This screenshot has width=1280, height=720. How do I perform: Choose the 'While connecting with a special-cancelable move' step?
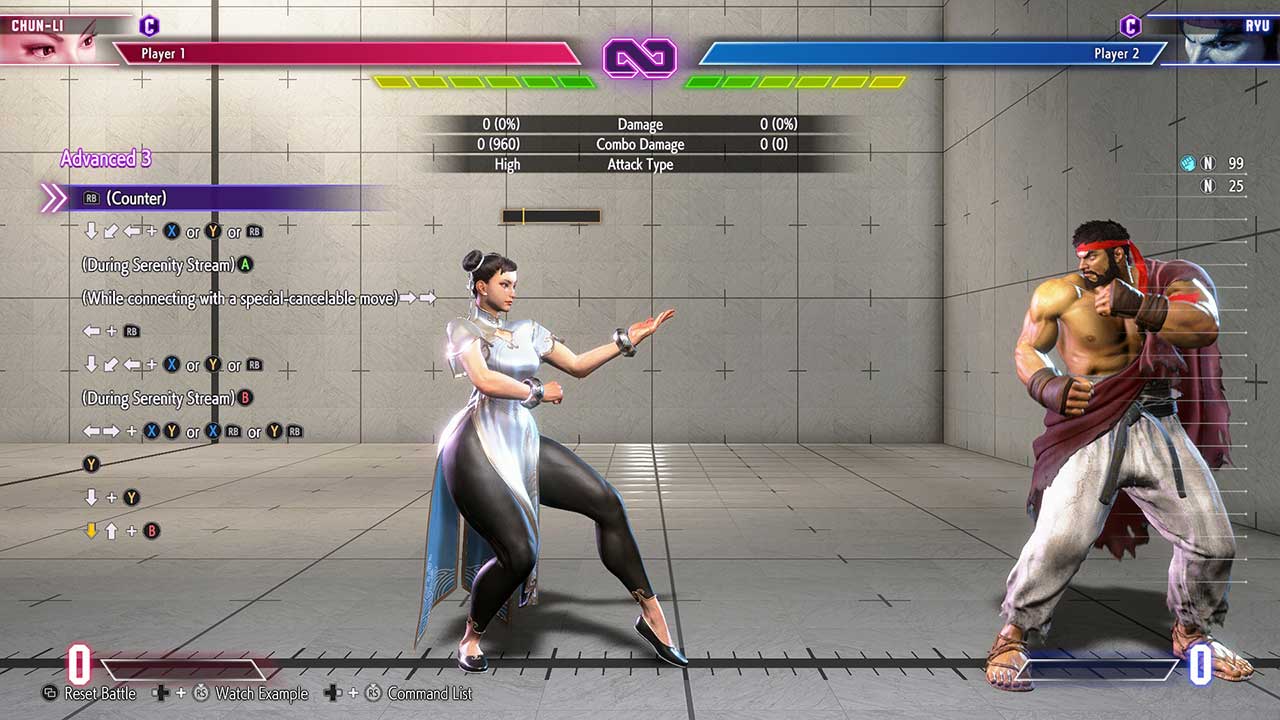[x=258, y=298]
